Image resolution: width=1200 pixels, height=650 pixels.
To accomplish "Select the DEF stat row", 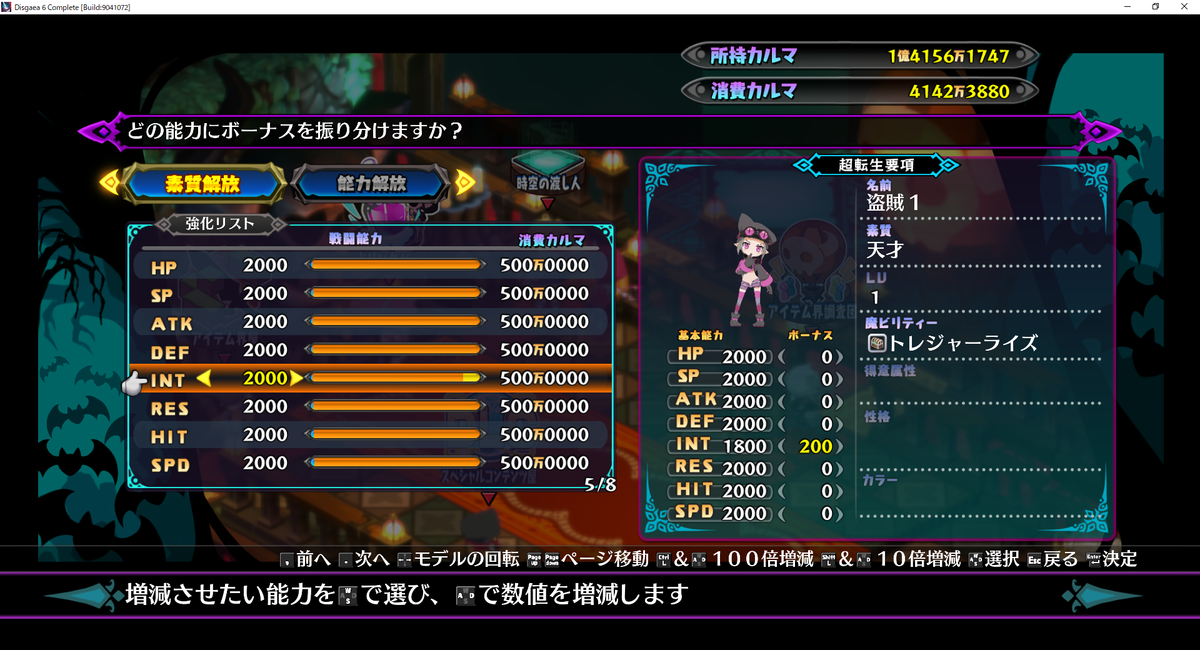I will coord(370,351).
